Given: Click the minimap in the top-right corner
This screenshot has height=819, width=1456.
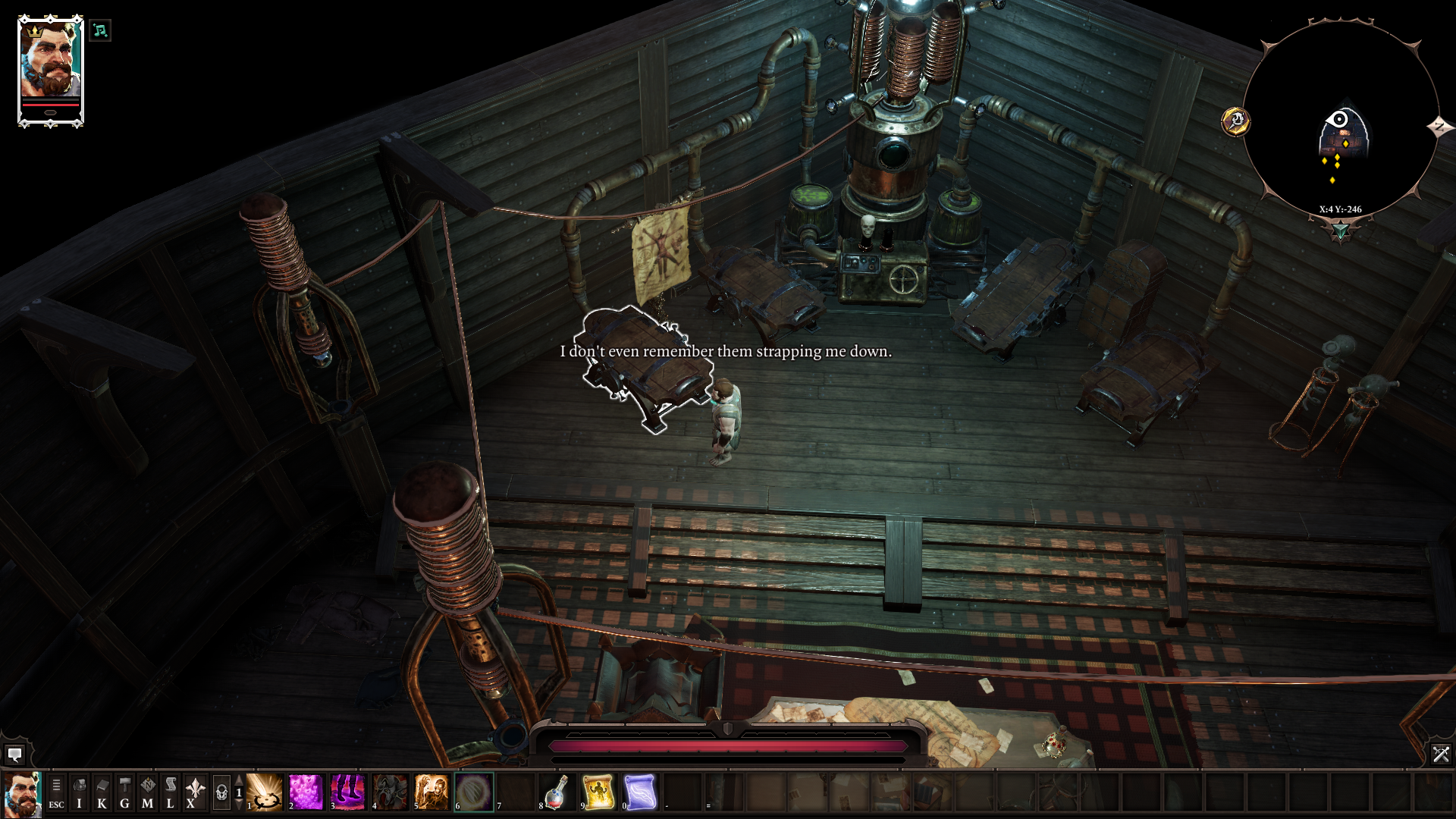Looking at the screenshot, I should click(1340, 121).
